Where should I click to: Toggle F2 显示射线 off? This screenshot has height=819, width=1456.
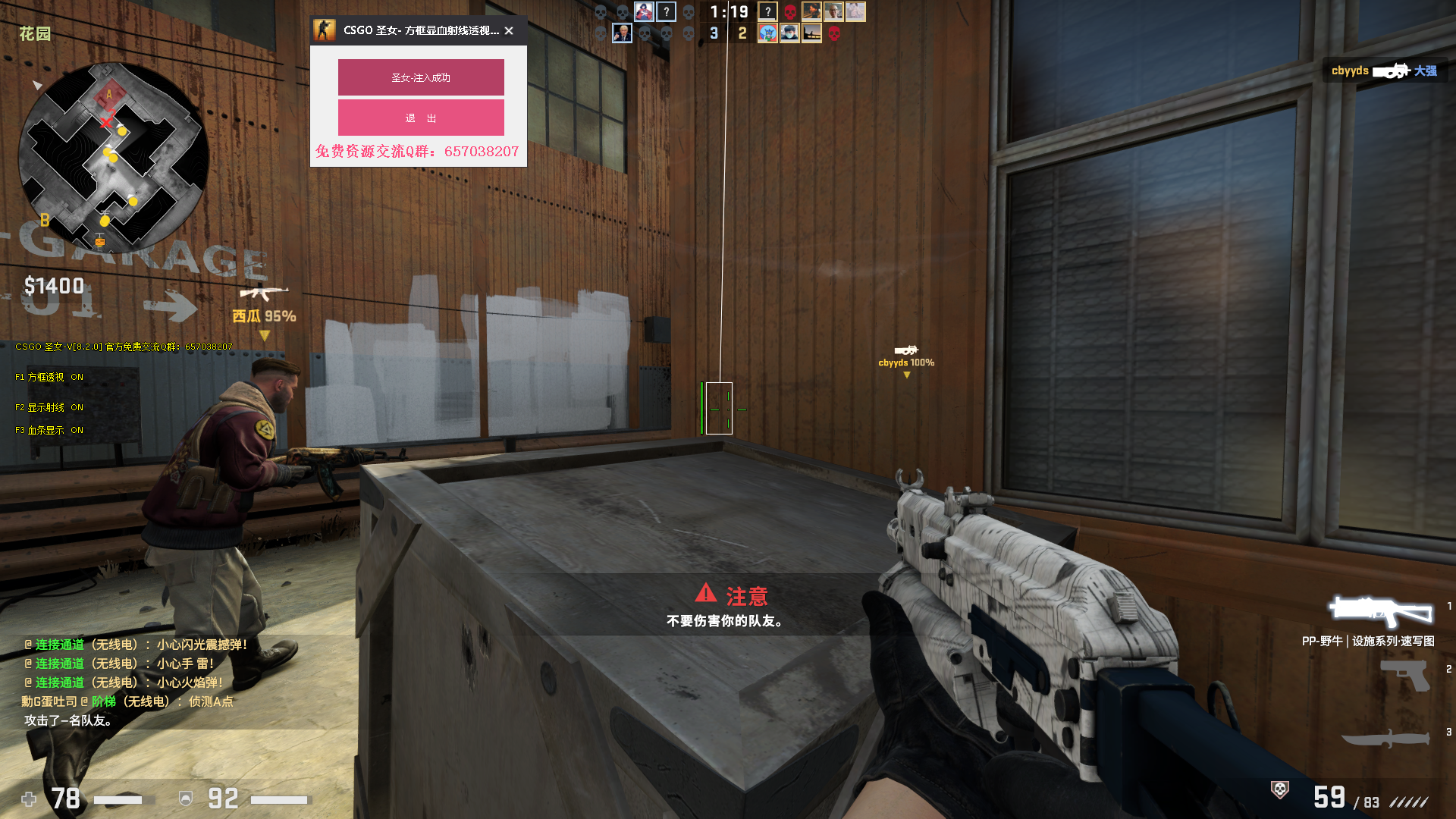point(49,407)
